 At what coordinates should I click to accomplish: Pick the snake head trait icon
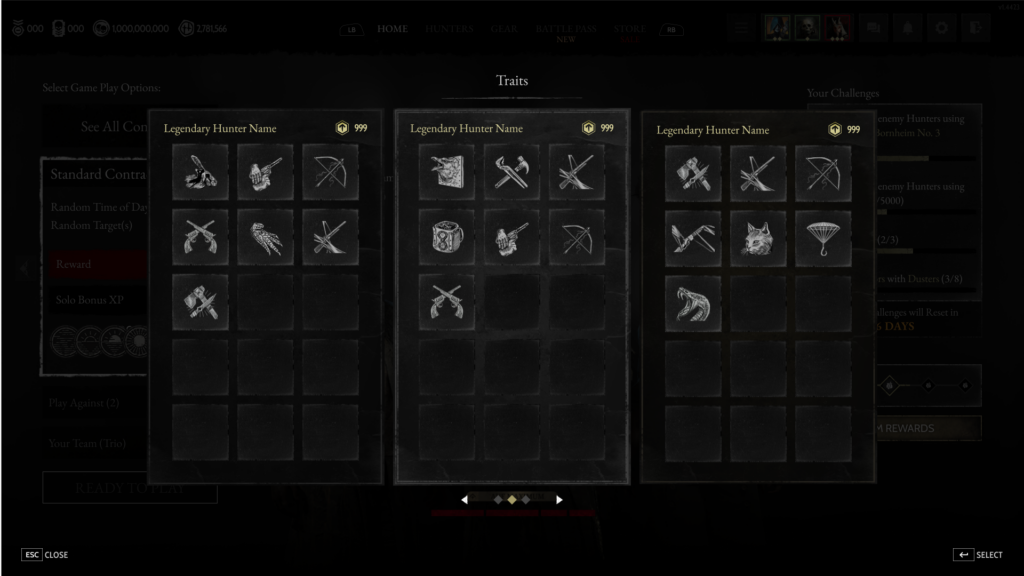coord(692,302)
